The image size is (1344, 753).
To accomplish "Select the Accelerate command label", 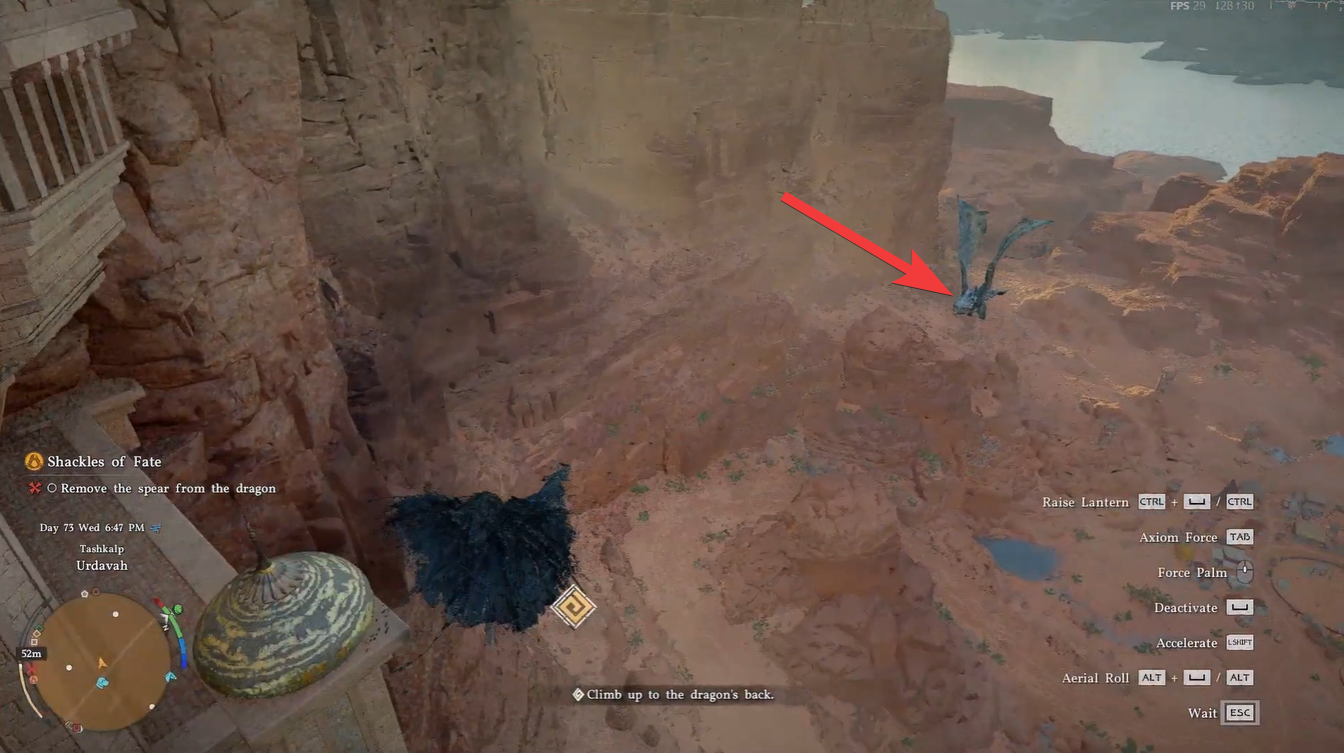I will pos(1186,642).
